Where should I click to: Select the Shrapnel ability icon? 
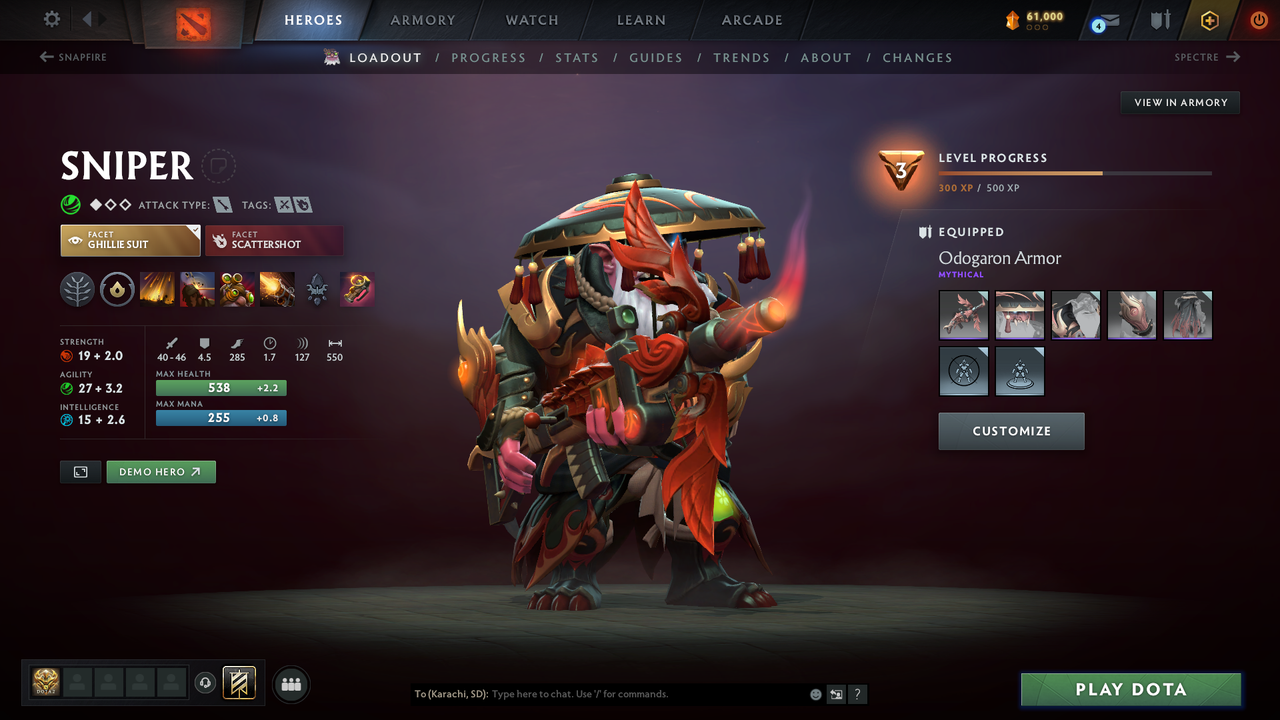(160, 289)
